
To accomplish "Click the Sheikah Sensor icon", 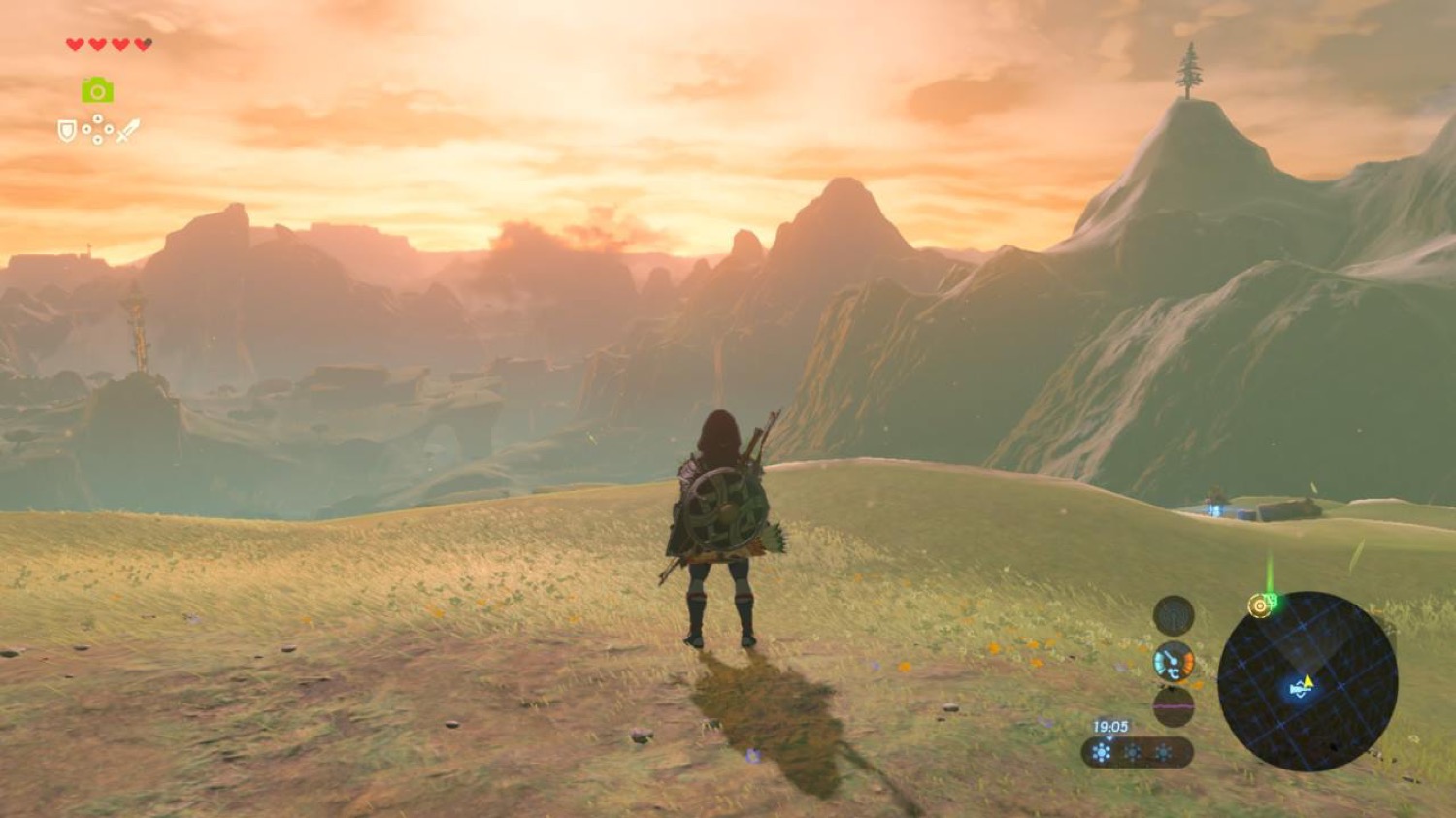I will point(1174,615).
